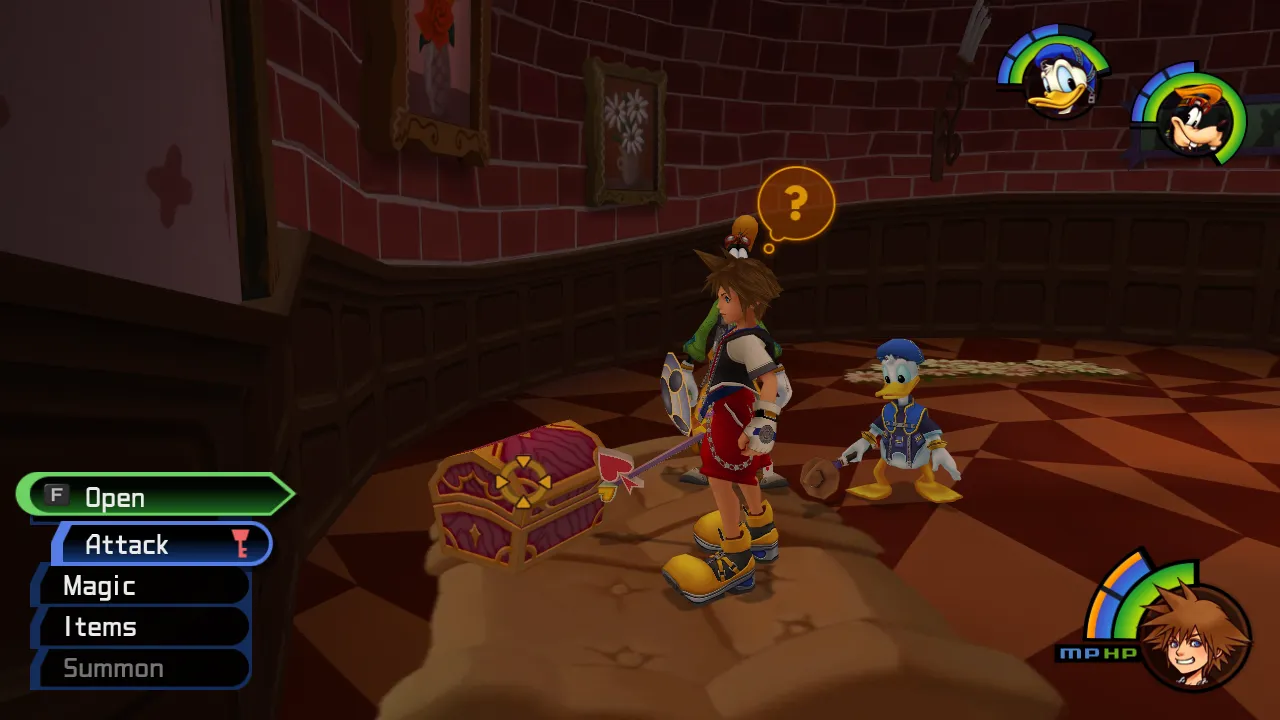Select Attack in the command menu
The height and width of the screenshot is (720, 1280).
coord(162,544)
